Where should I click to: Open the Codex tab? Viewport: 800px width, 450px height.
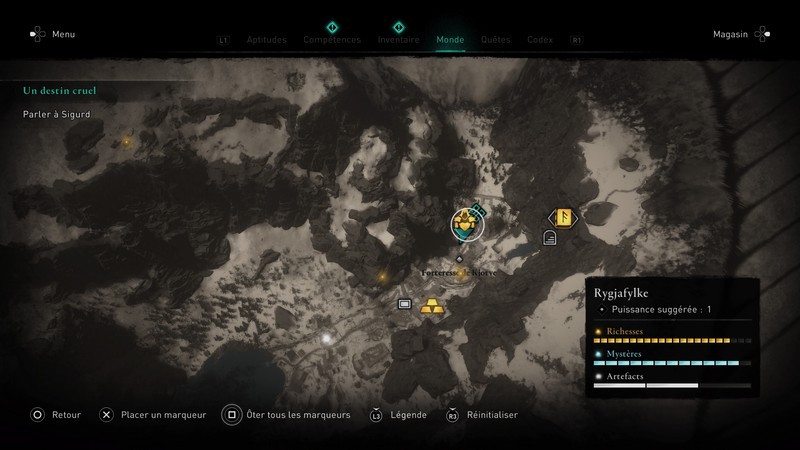pos(540,40)
